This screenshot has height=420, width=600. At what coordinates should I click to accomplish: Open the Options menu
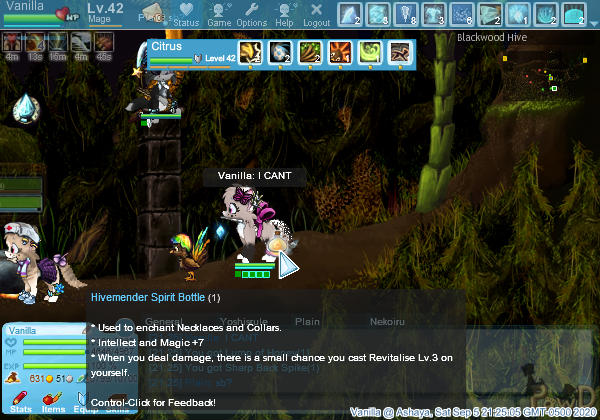pos(251,14)
